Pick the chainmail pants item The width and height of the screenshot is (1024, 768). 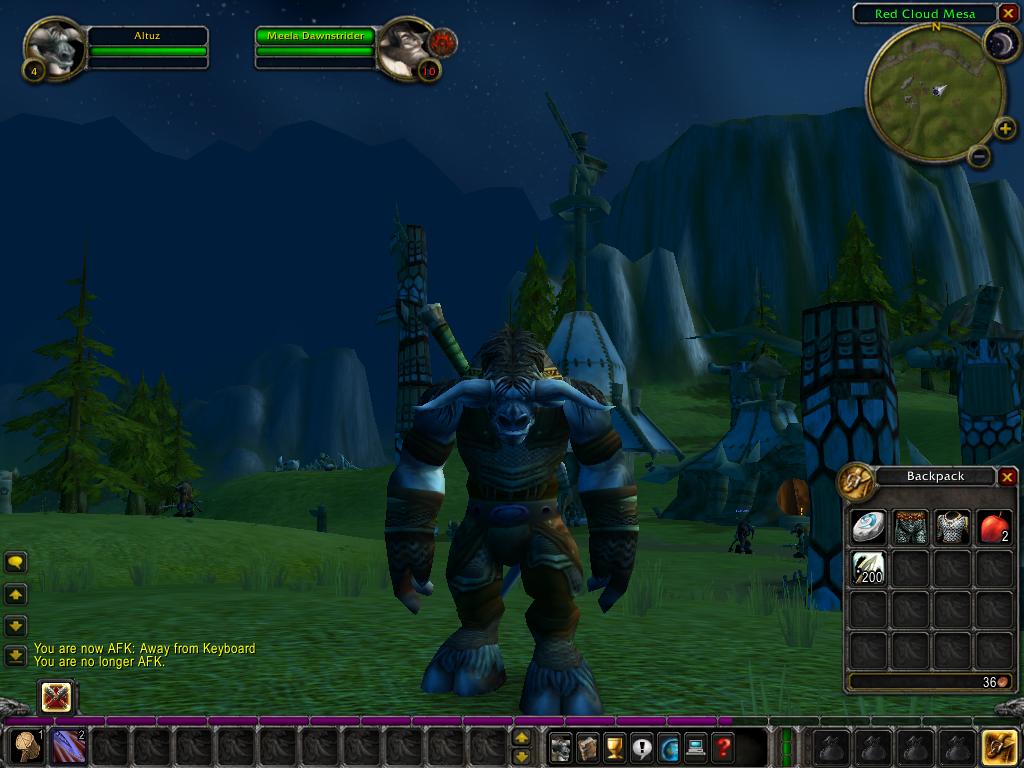click(x=910, y=528)
